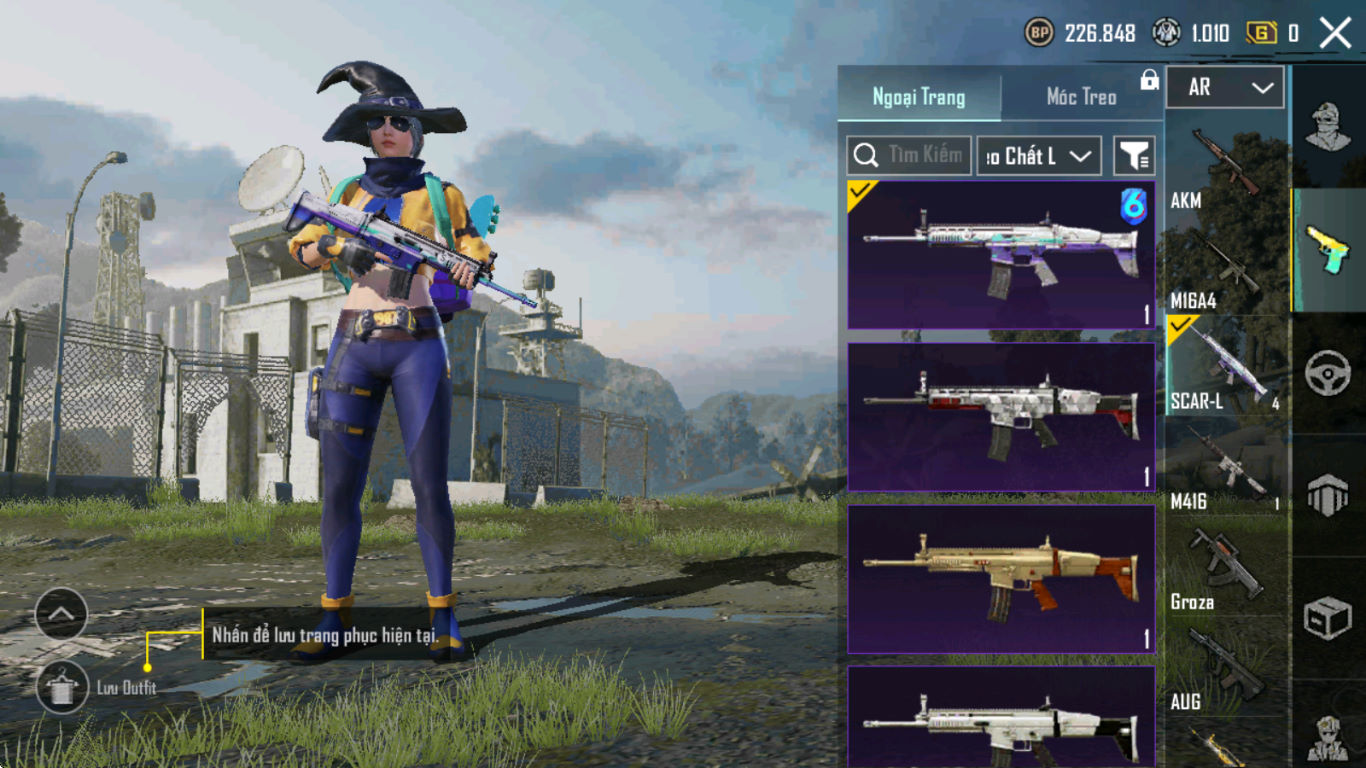The height and width of the screenshot is (768, 1366).
Task: Switch to the Ngoại Trang tab
Action: pos(919,97)
